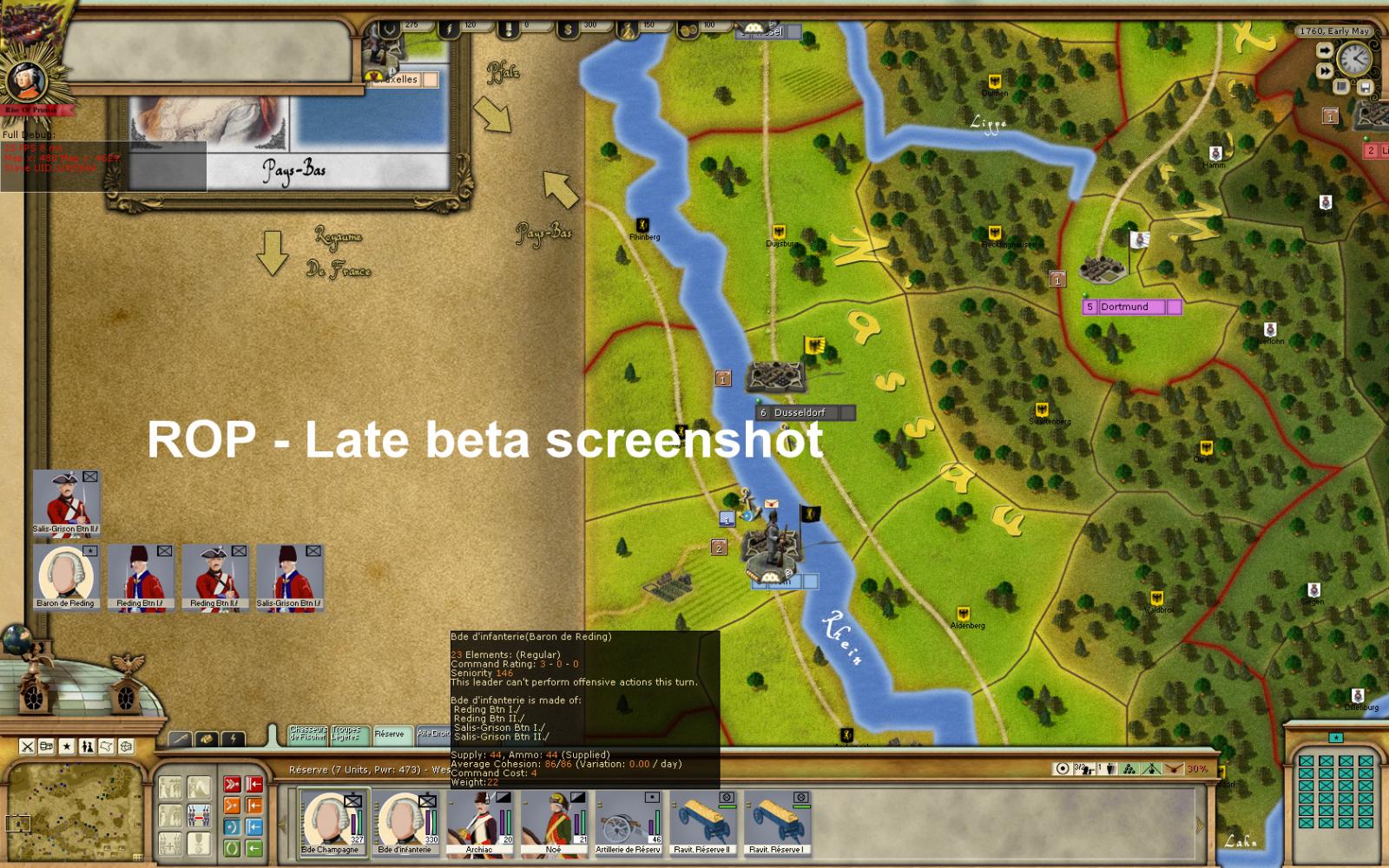
Task: Switch to the Réserve army tab
Action: pos(392,734)
